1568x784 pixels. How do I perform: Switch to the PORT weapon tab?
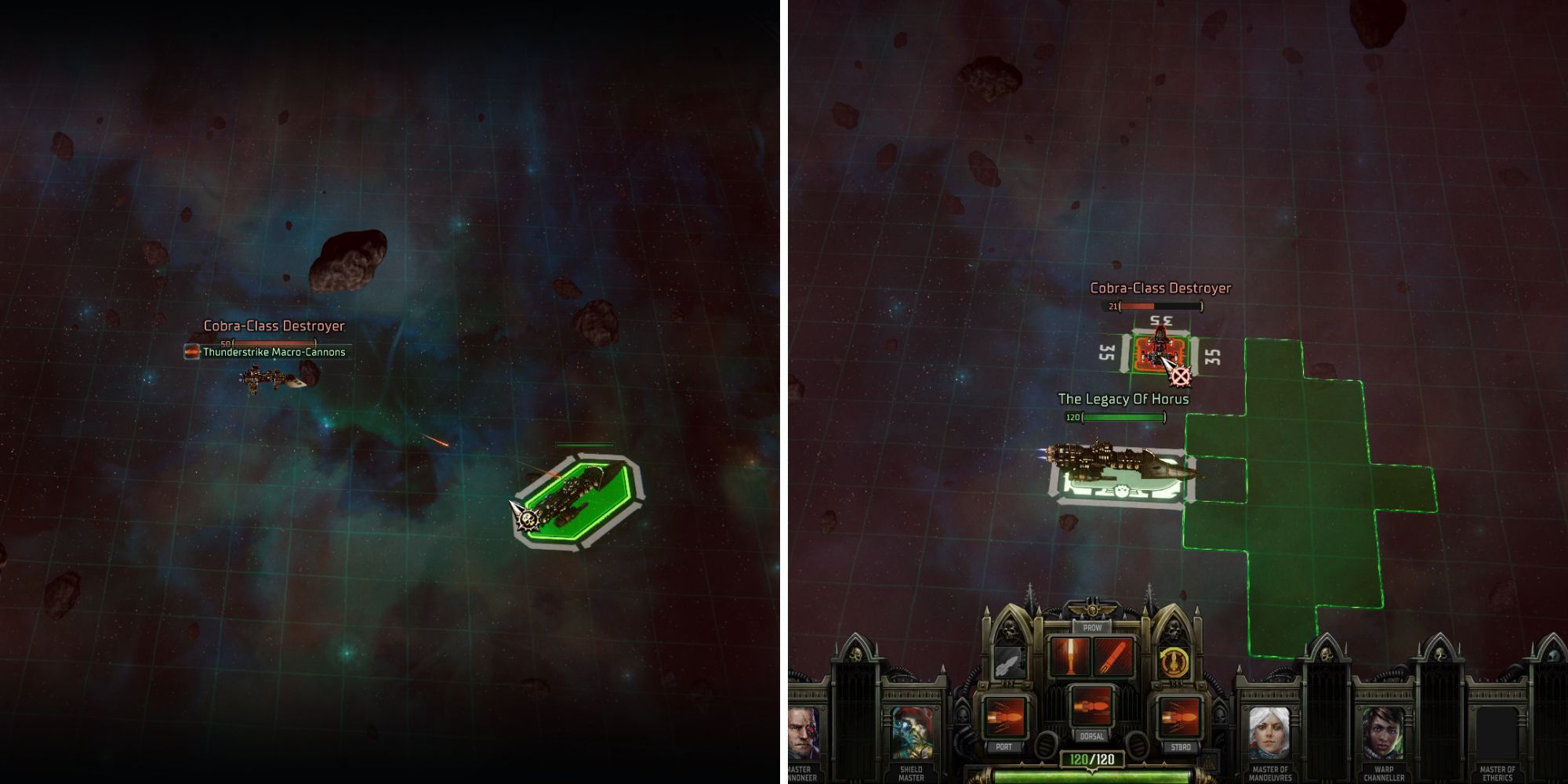tap(1004, 745)
